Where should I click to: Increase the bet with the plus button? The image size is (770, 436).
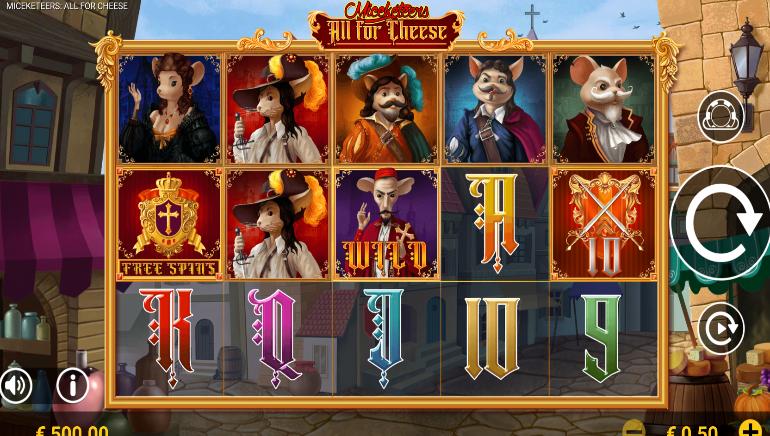tap(749, 430)
